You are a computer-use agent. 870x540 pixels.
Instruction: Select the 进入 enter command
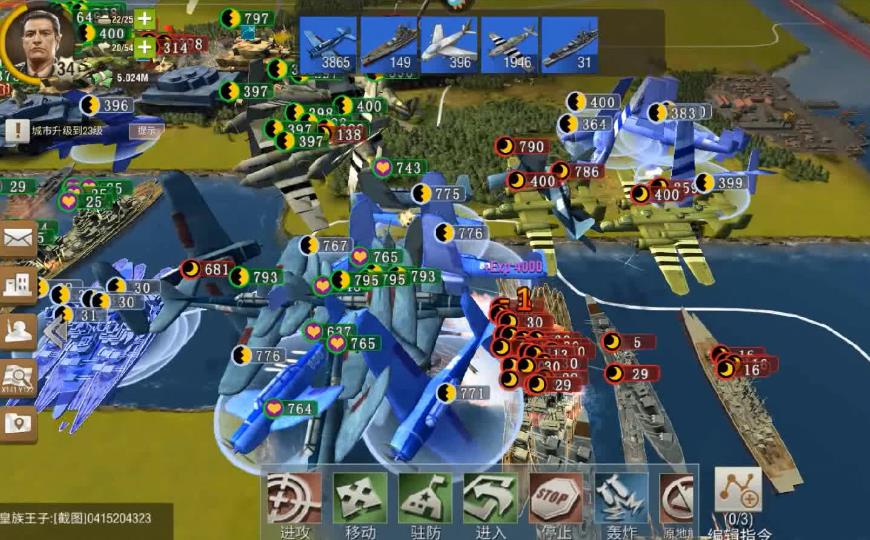[x=490, y=498]
